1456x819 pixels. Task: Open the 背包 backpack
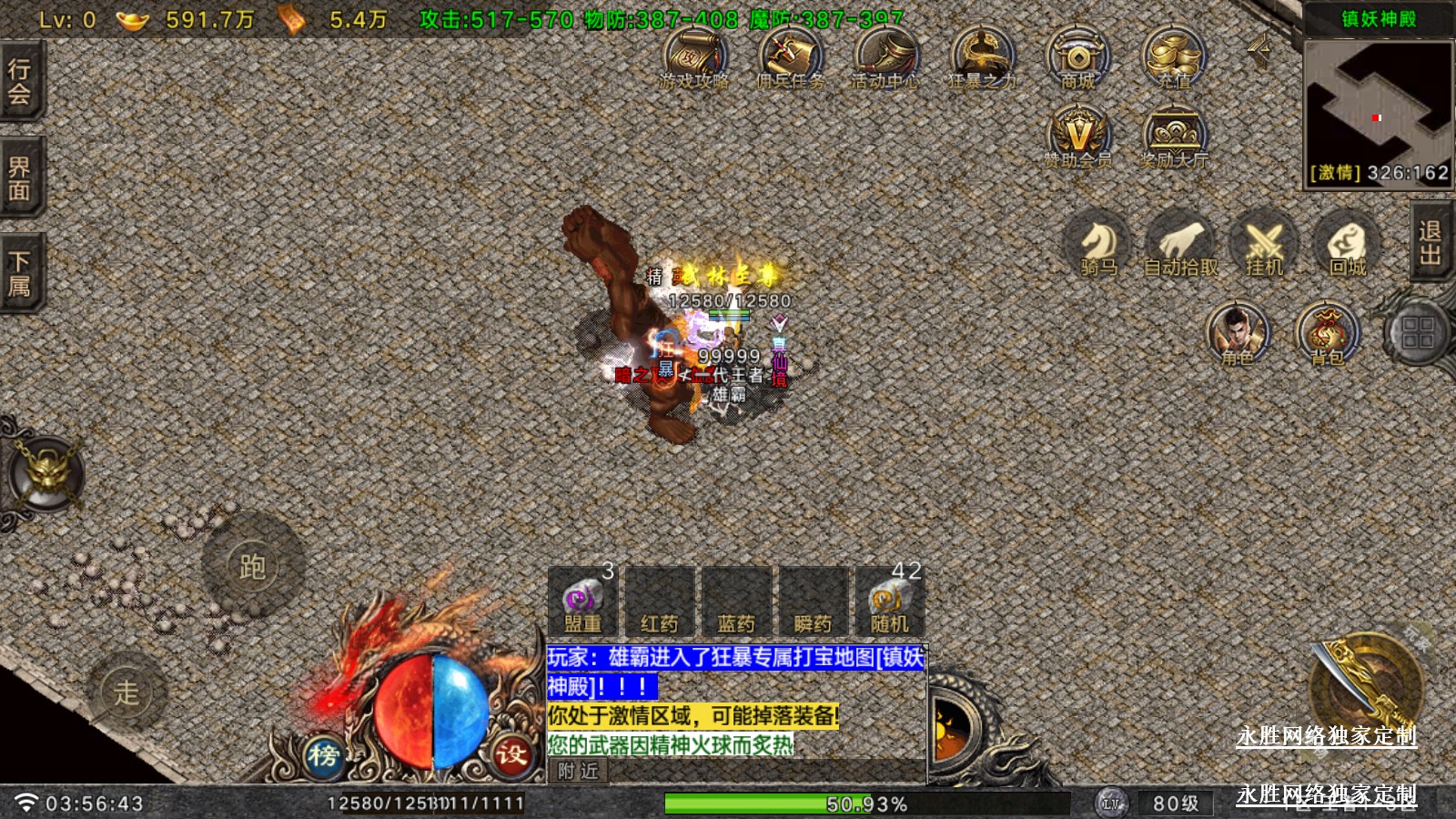point(1328,332)
